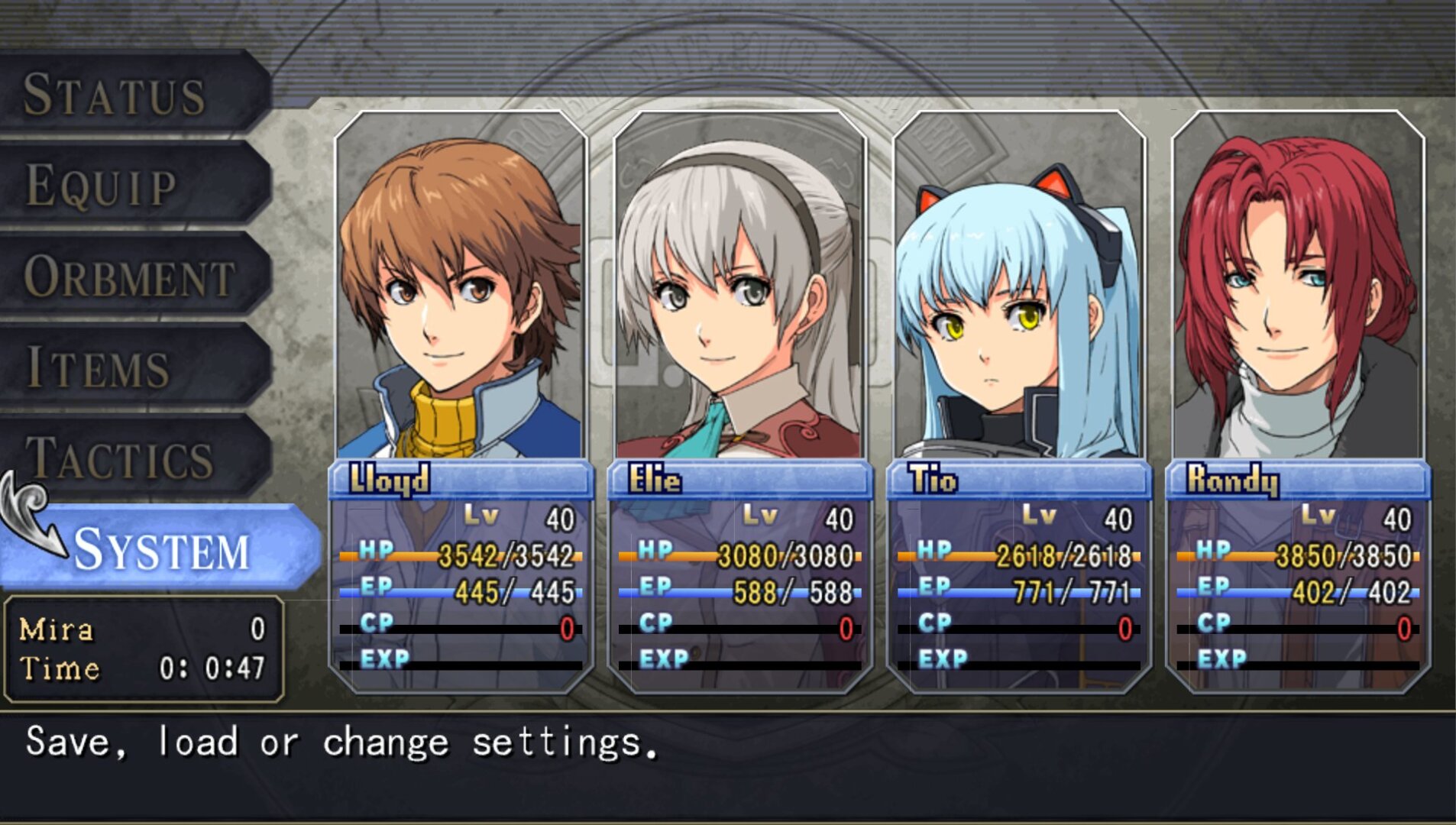Image resolution: width=1456 pixels, height=825 pixels.
Task: Select the highlighted System entry
Action: click(x=162, y=548)
